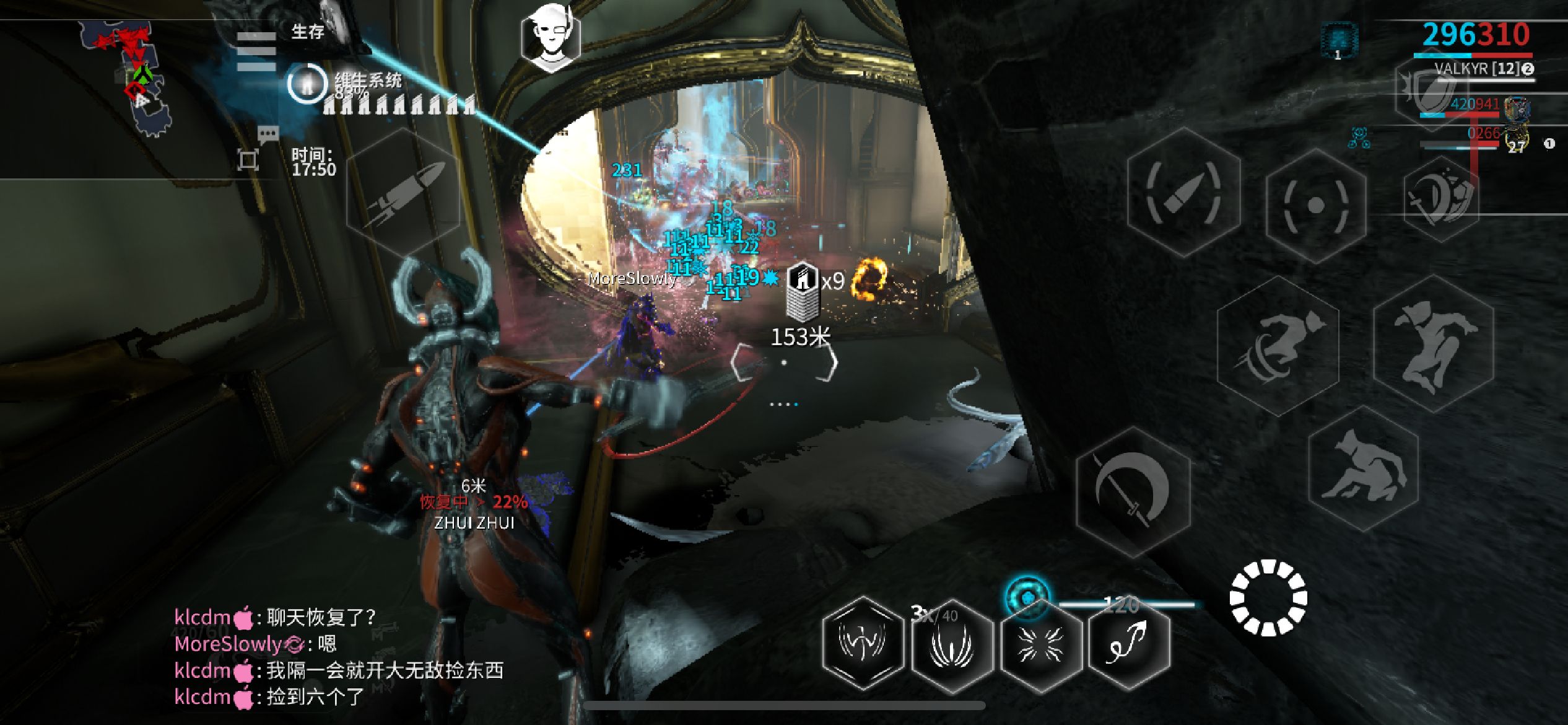Use the radiating burst ability
This screenshot has height=725, width=1568.
point(1041,644)
